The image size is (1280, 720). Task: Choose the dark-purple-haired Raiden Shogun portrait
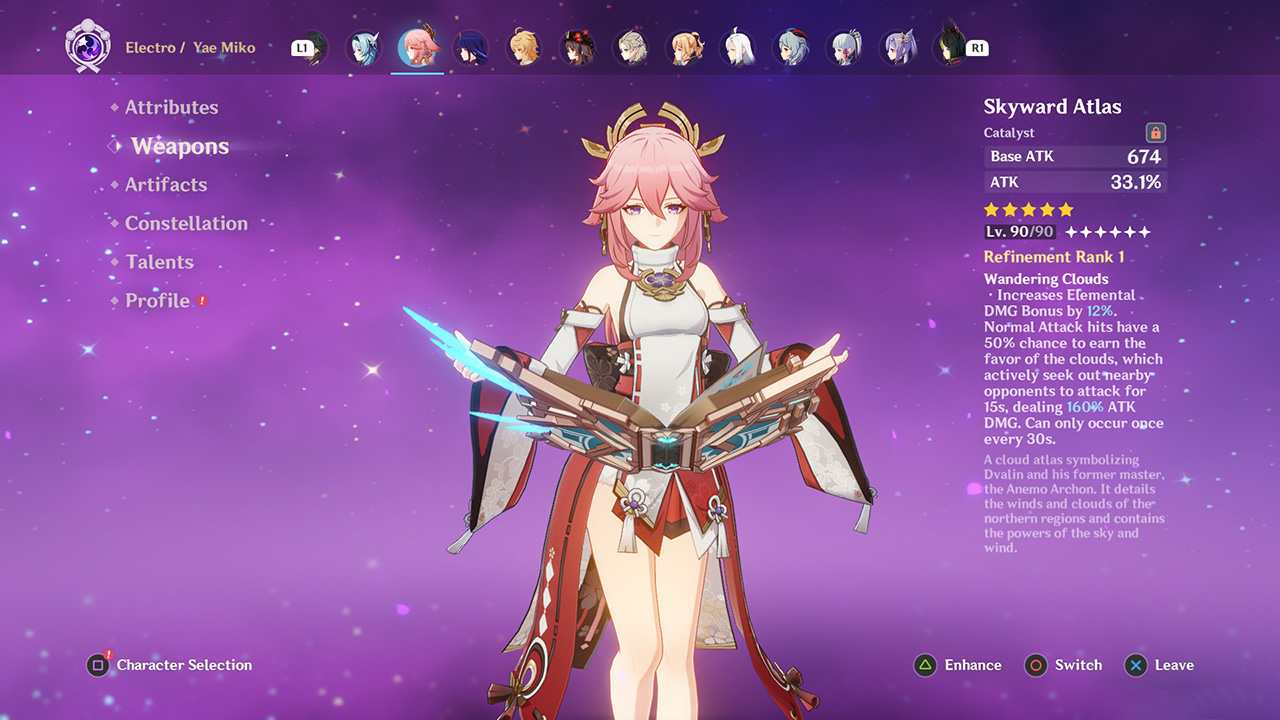(470, 48)
